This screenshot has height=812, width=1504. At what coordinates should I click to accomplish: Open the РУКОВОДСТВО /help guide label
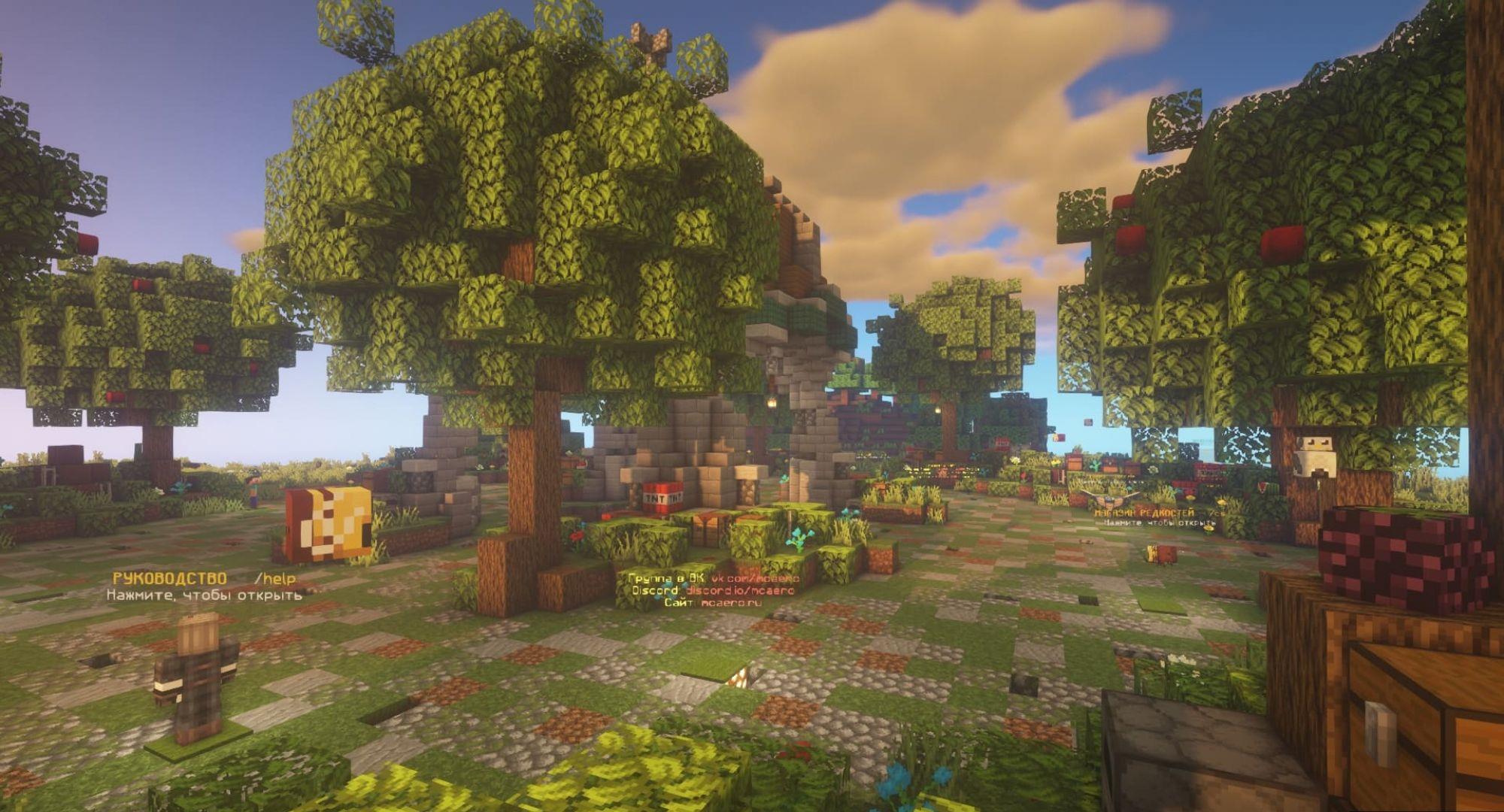[x=204, y=579]
